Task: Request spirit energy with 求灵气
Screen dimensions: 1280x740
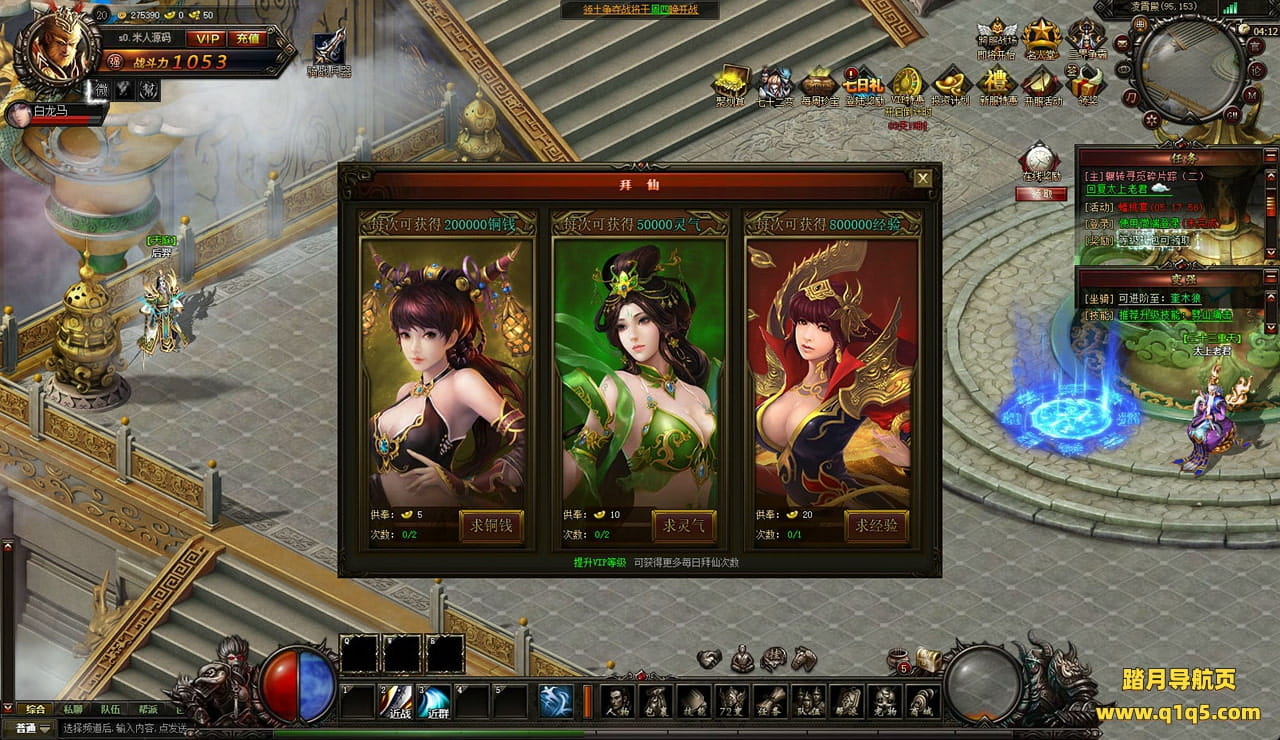Action: pyautogui.click(x=684, y=525)
